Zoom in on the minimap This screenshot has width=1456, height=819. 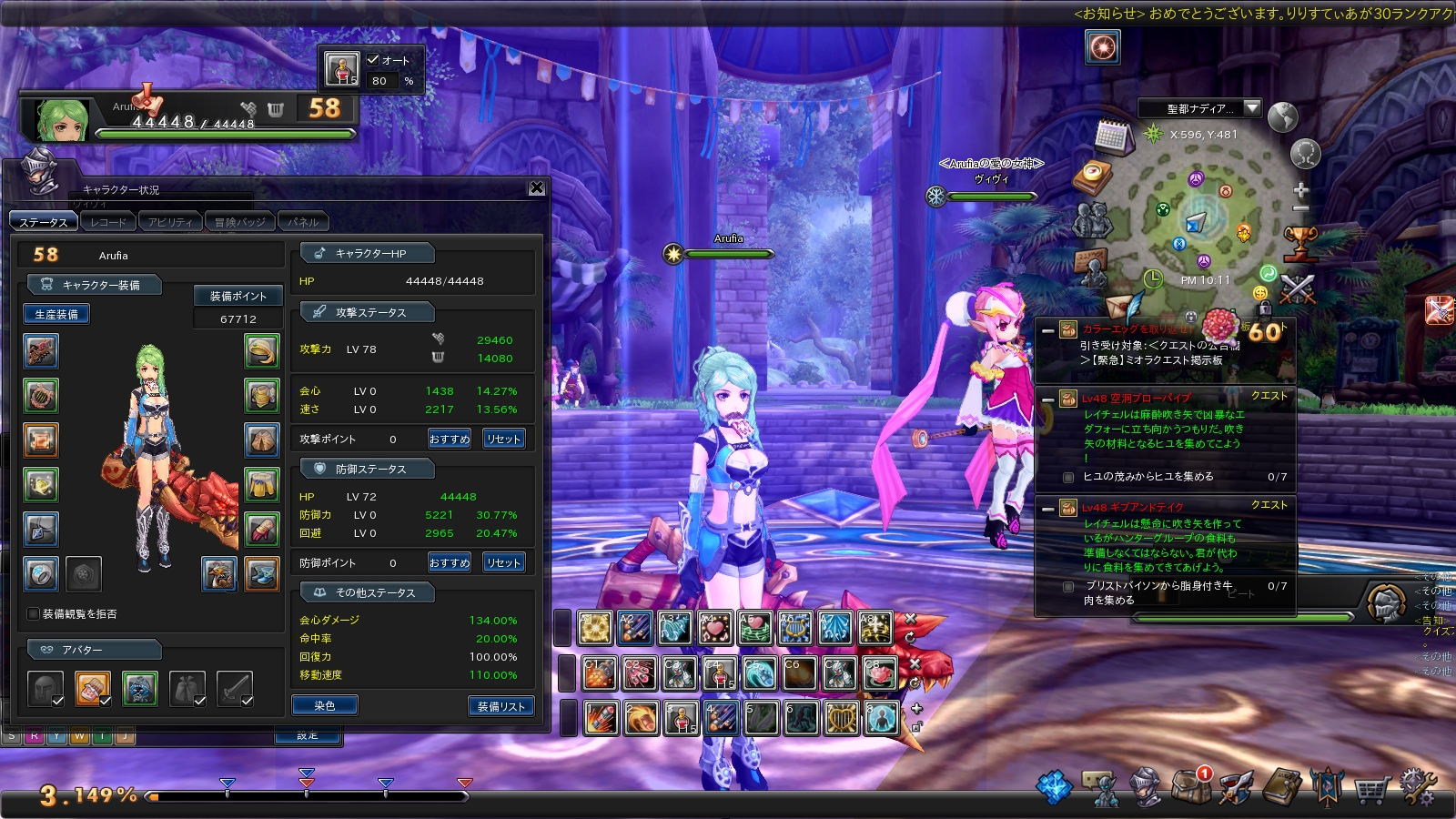(x=1300, y=190)
